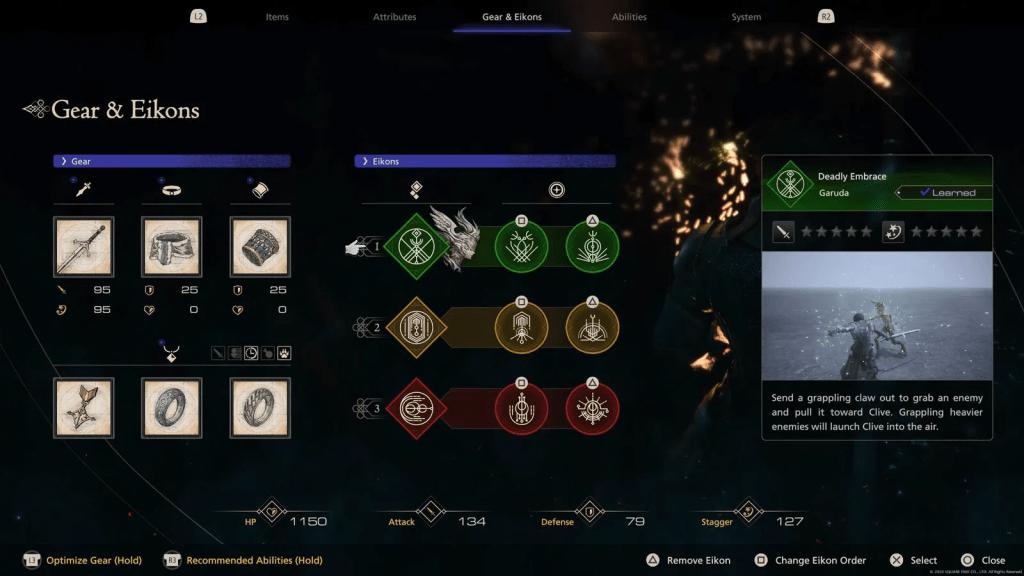Viewport: 1024px width, 576px height.
Task: Select the equipped vambraces slot
Action: 260,247
